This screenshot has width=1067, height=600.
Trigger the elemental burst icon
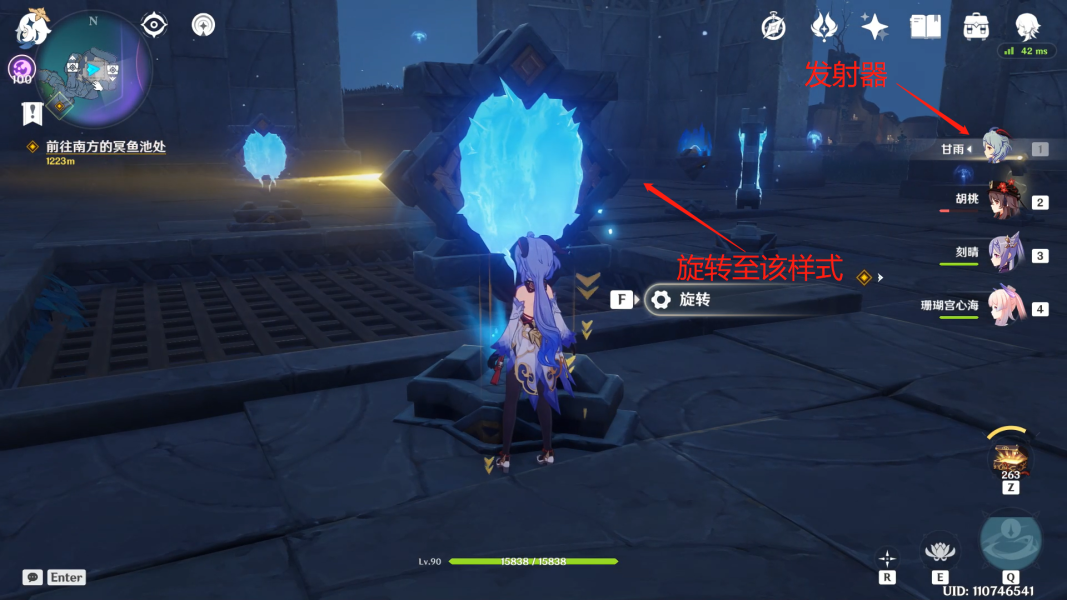tap(1010, 542)
